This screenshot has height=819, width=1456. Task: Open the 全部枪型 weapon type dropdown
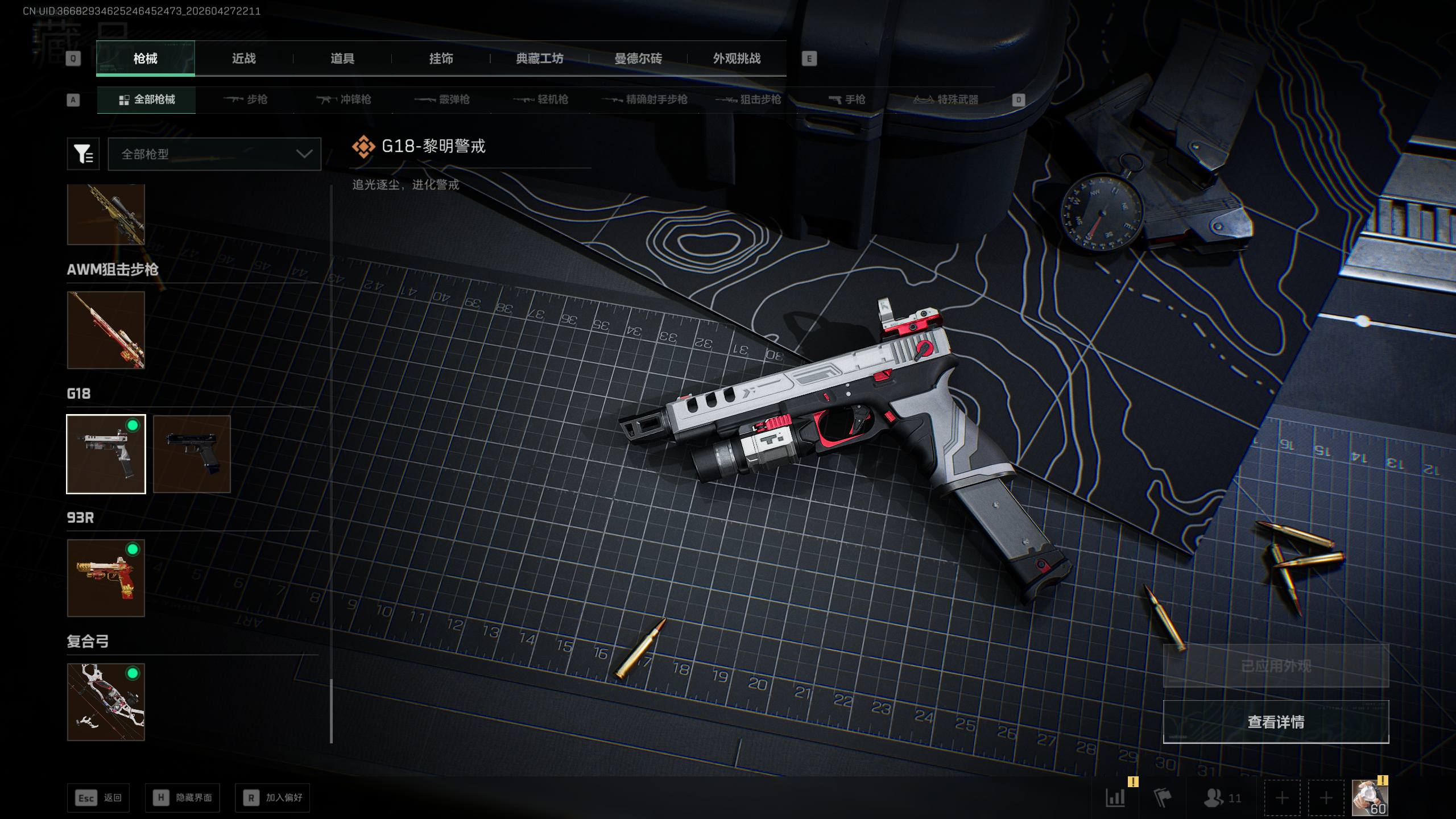click(214, 154)
